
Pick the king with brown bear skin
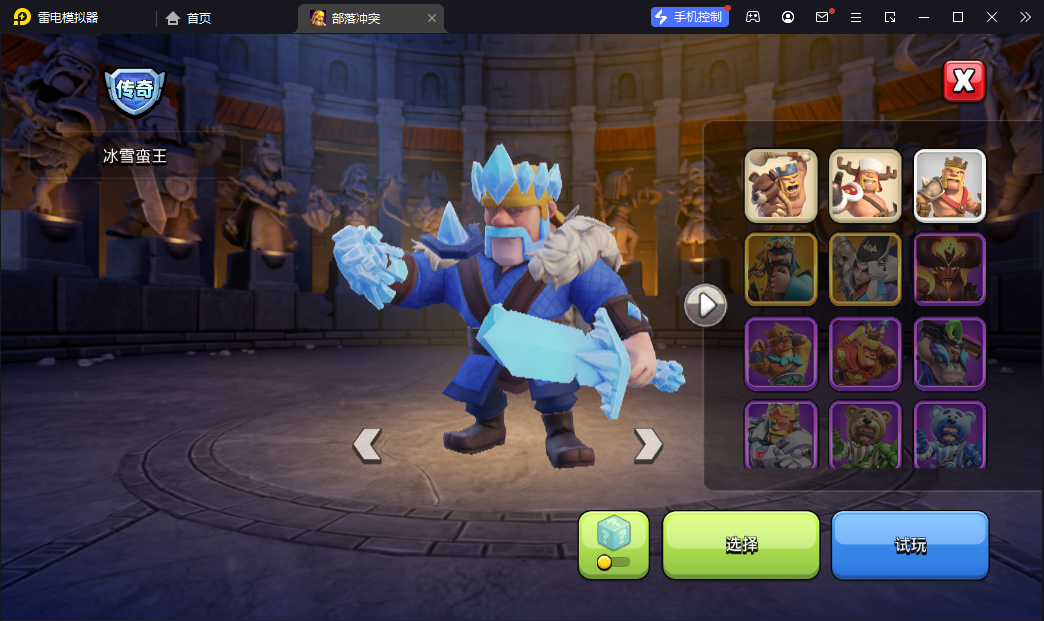coord(781,185)
